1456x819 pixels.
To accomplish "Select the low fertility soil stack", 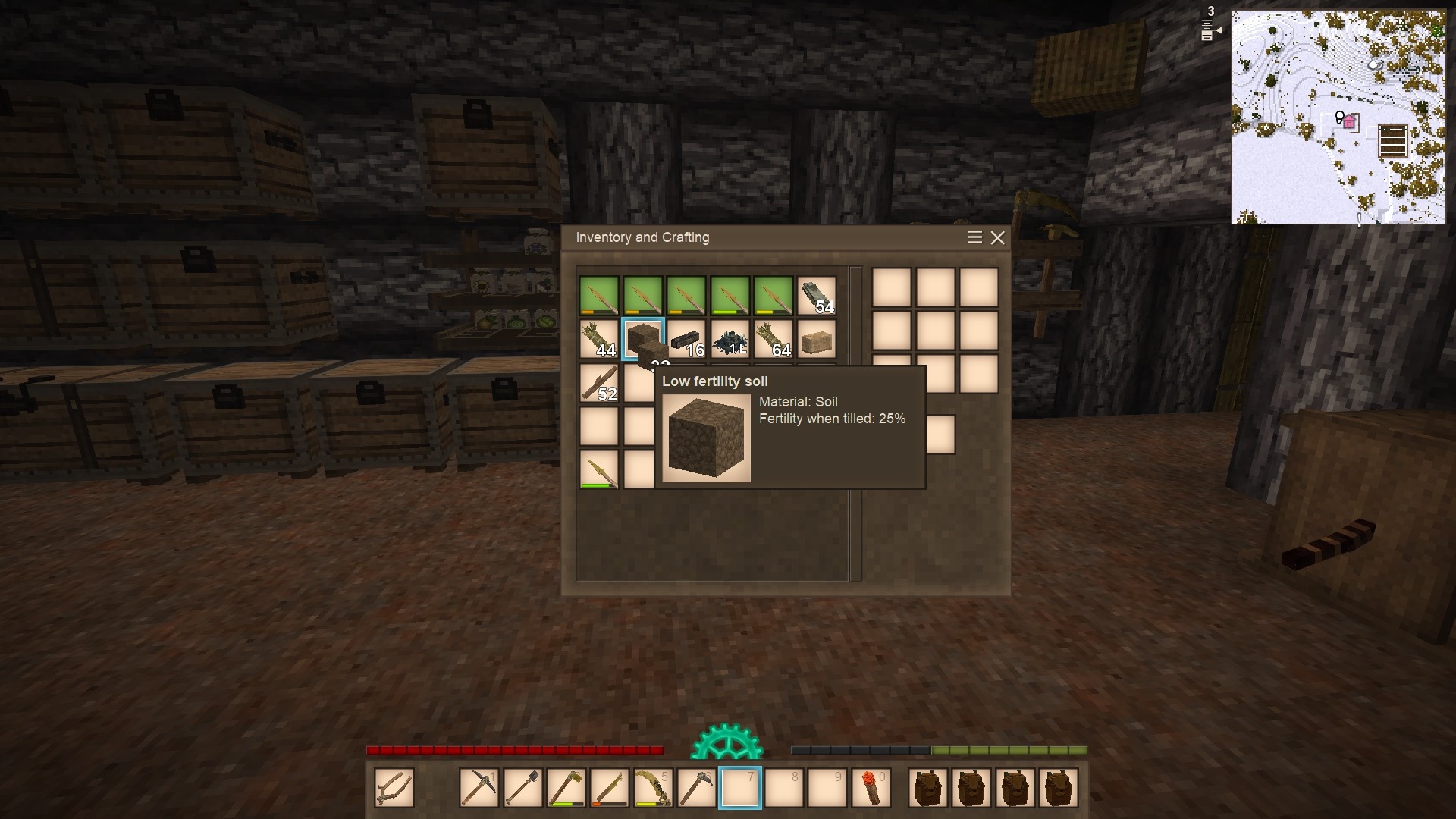I will 642,338.
